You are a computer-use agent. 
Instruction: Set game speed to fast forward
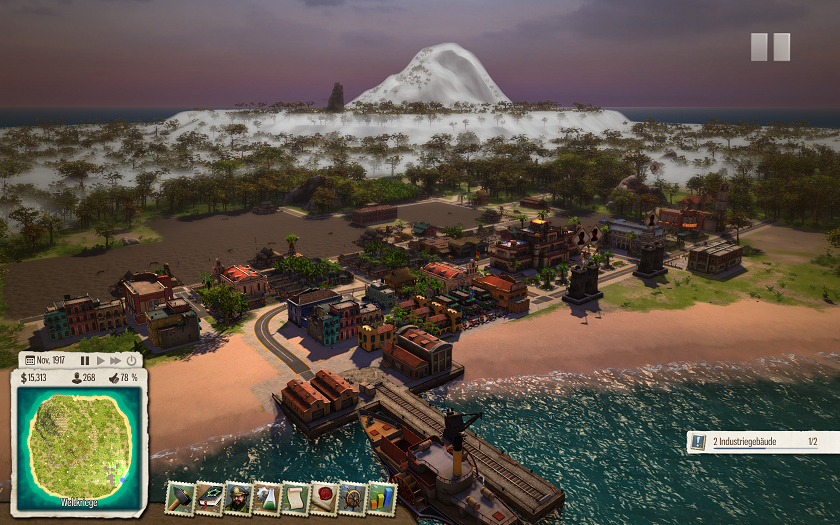(x=115, y=360)
